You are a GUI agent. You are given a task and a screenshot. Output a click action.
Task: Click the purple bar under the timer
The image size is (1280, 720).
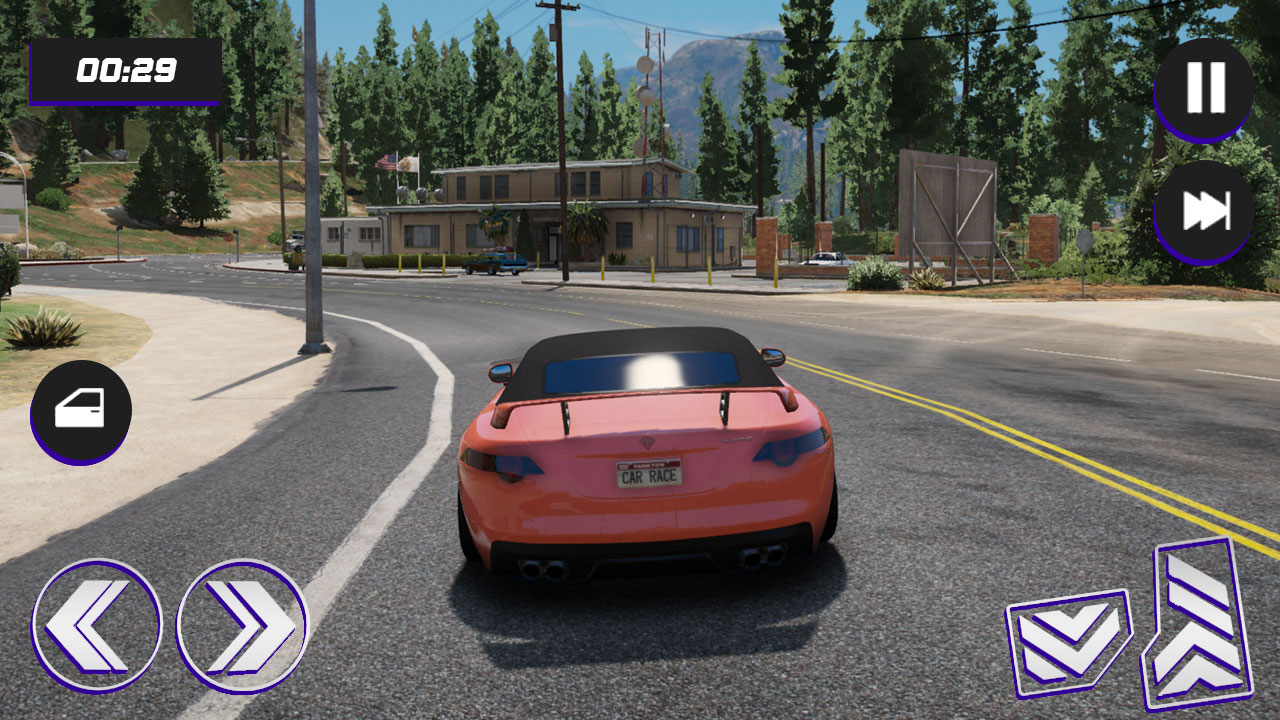[125, 100]
